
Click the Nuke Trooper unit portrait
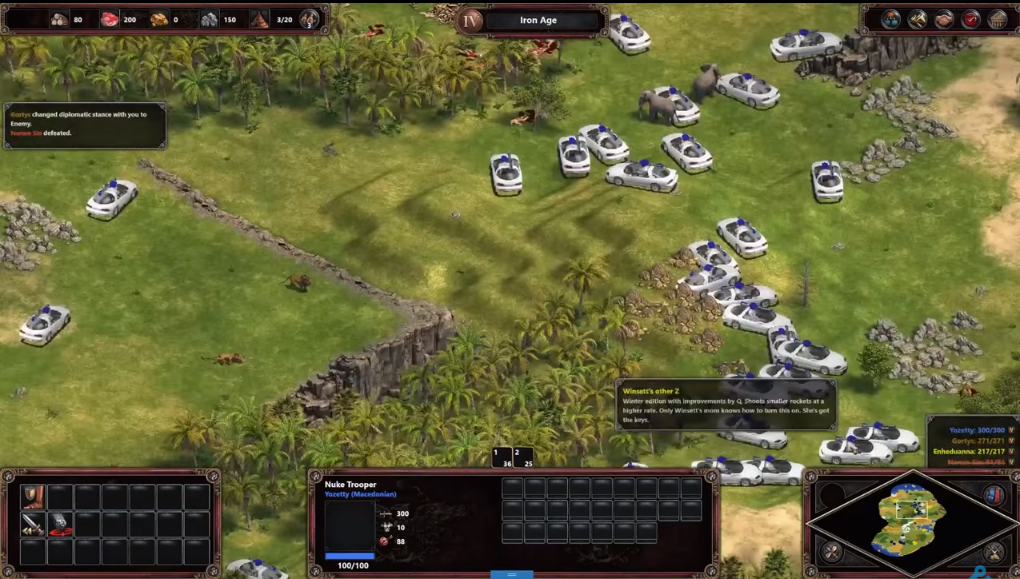point(350,526)
